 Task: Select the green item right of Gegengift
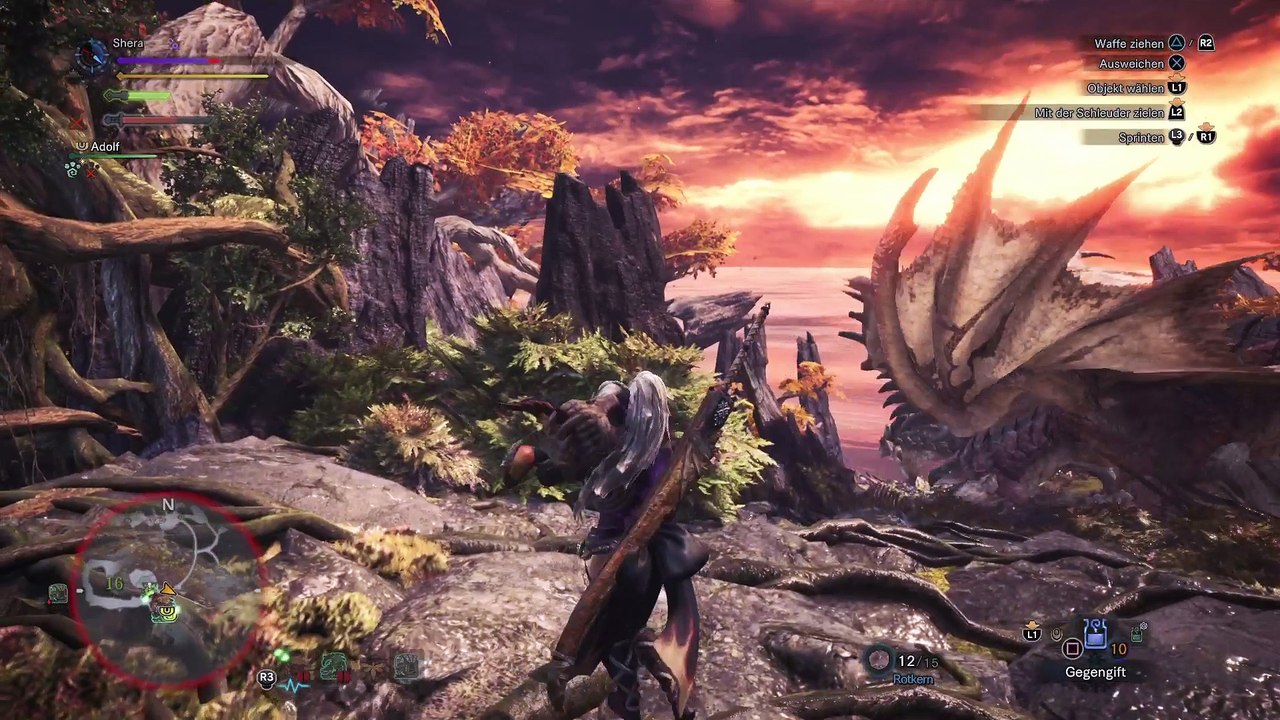(x=1137, y=633)
